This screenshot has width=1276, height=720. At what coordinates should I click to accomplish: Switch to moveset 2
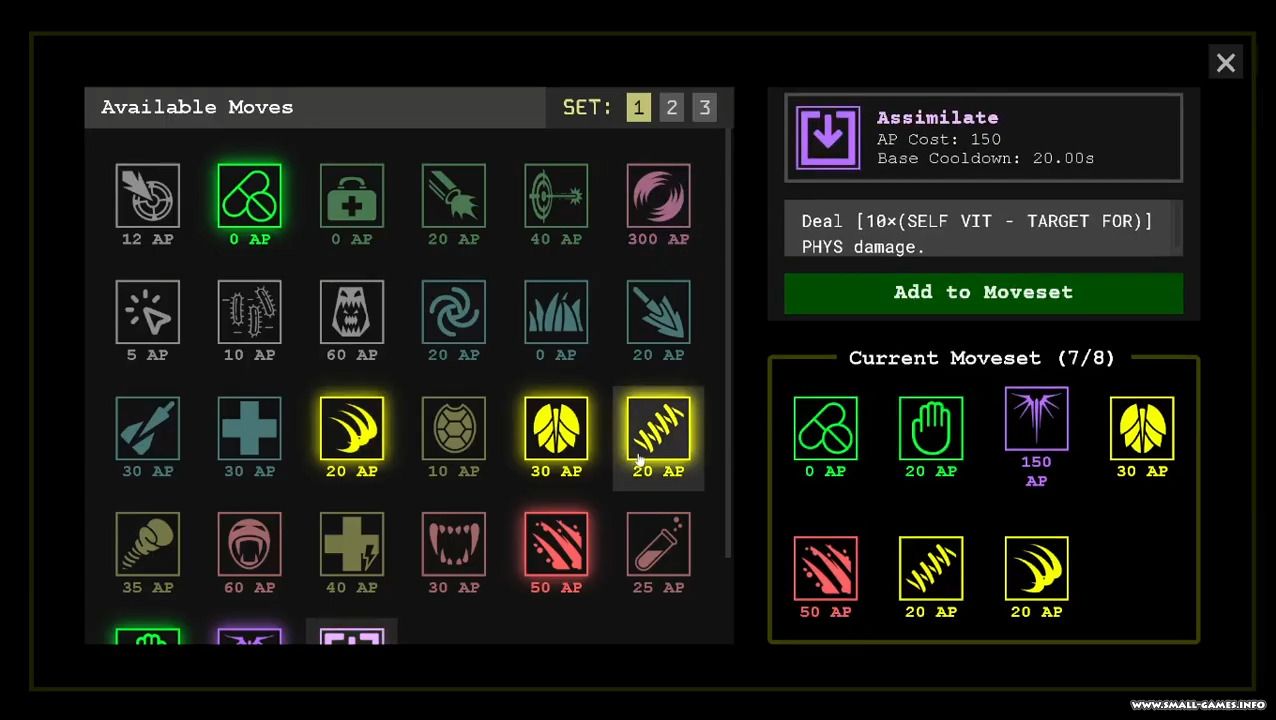click(x=671, y=107)
